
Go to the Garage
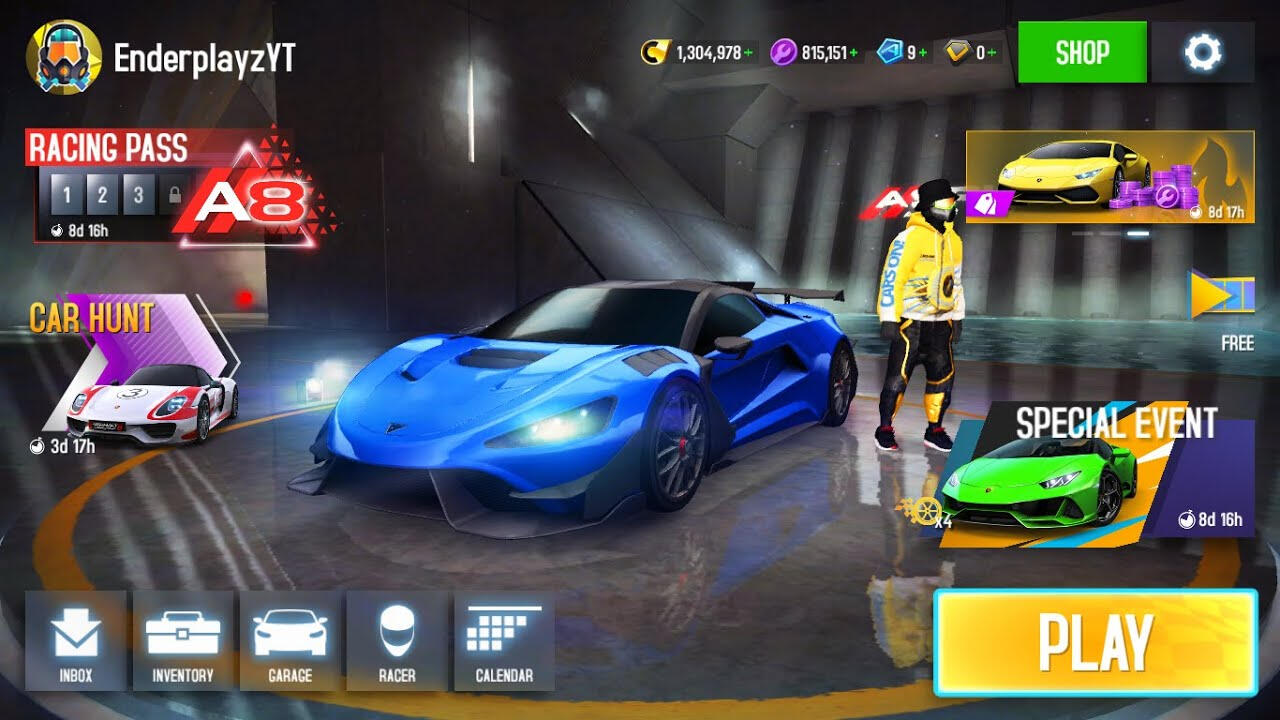[x=290, y=640]
